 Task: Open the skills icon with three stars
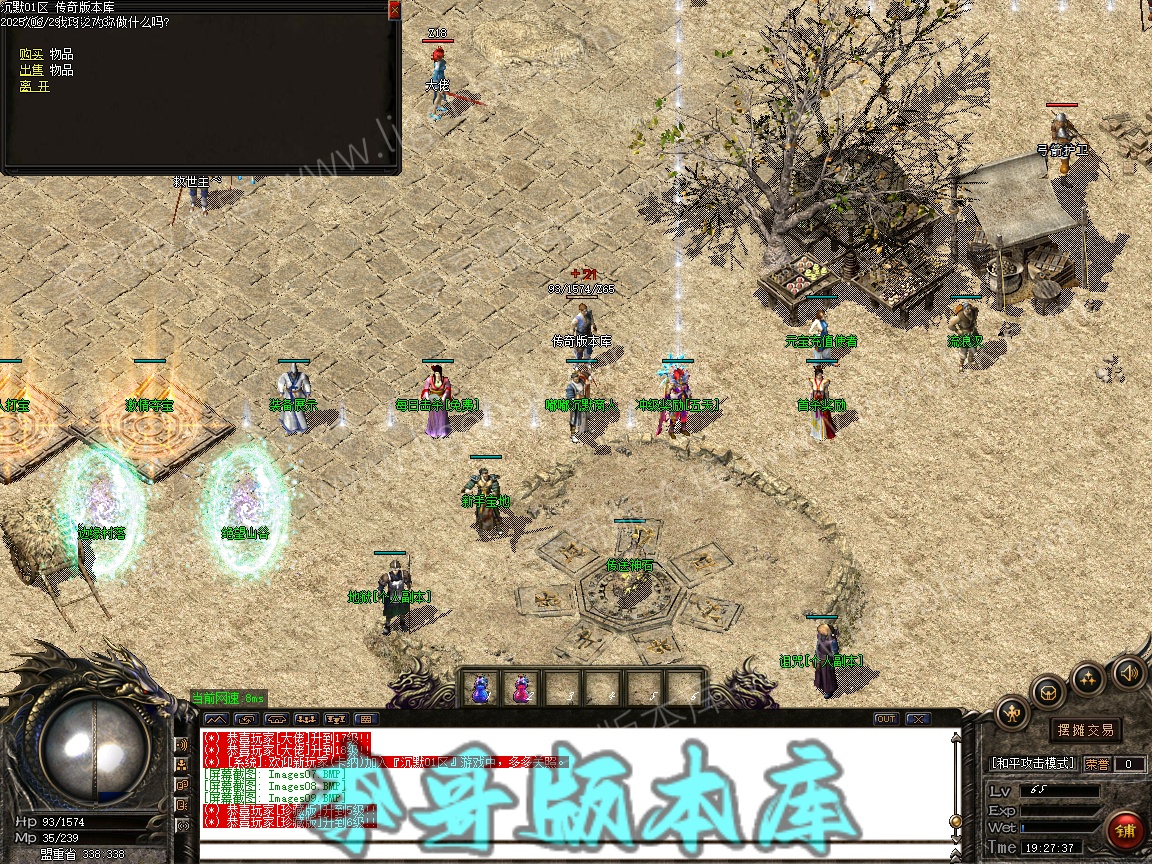click(1088, 678)
